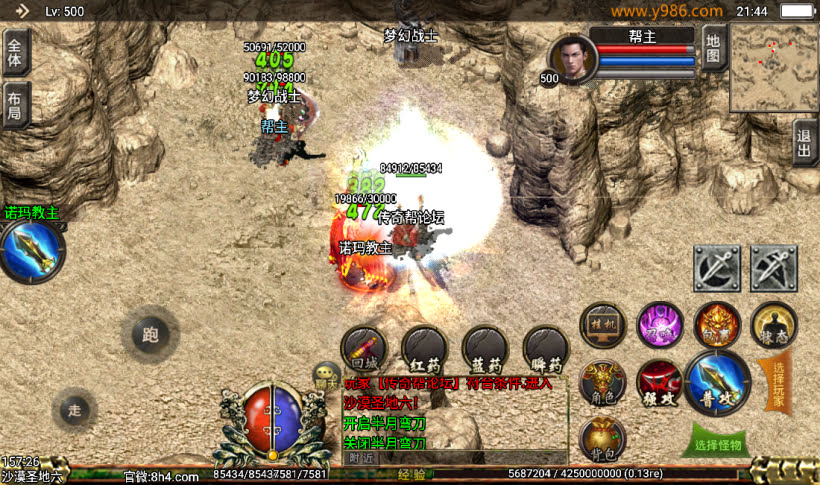The image size is (820, 485).
Task: Activate the 强攻 forced attack skill
Action: click(x=659, y=381)
